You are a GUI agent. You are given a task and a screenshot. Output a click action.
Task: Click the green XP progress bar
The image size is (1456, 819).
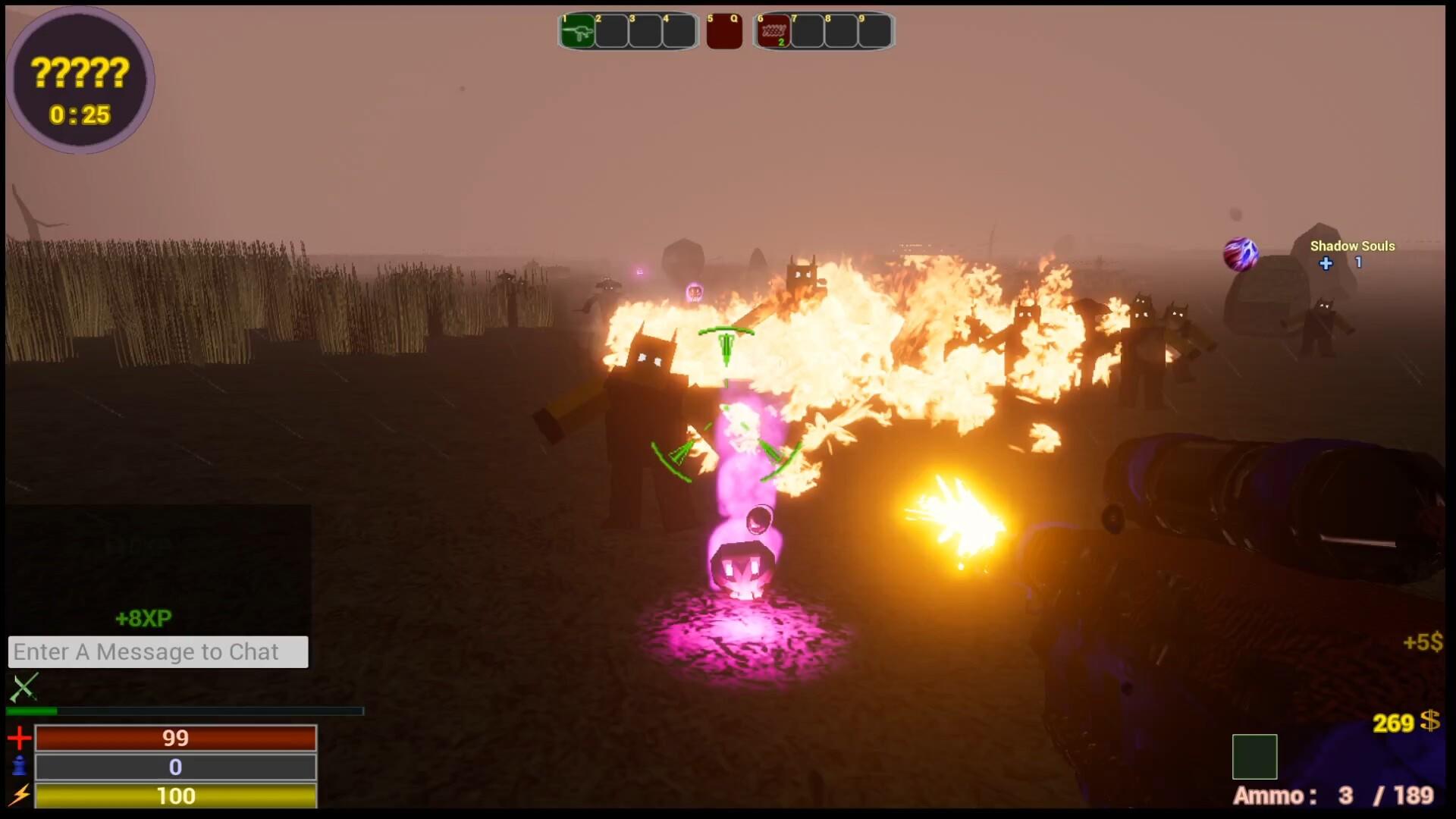[x=32, y=711]
